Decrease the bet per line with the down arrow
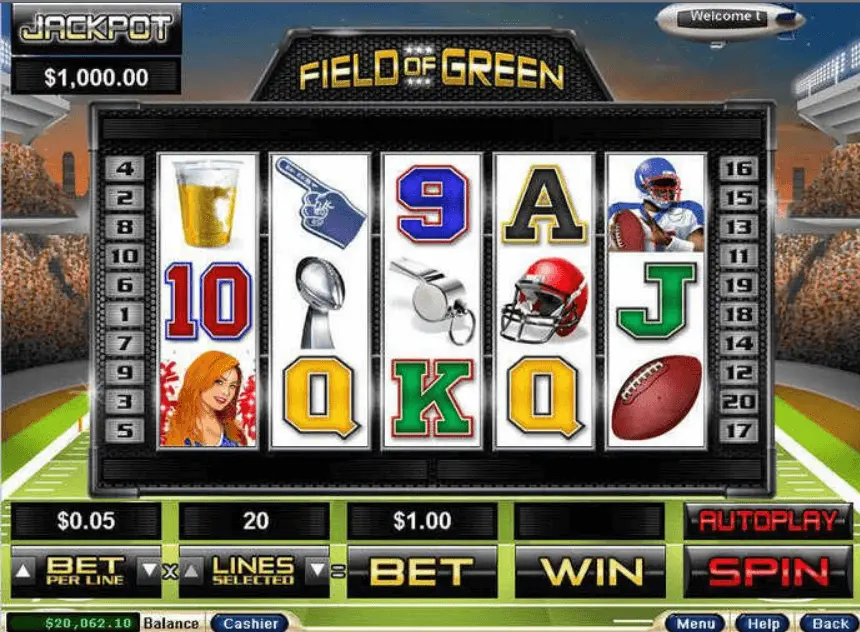Screen dimensions: 860x632 tap(148, 571)
